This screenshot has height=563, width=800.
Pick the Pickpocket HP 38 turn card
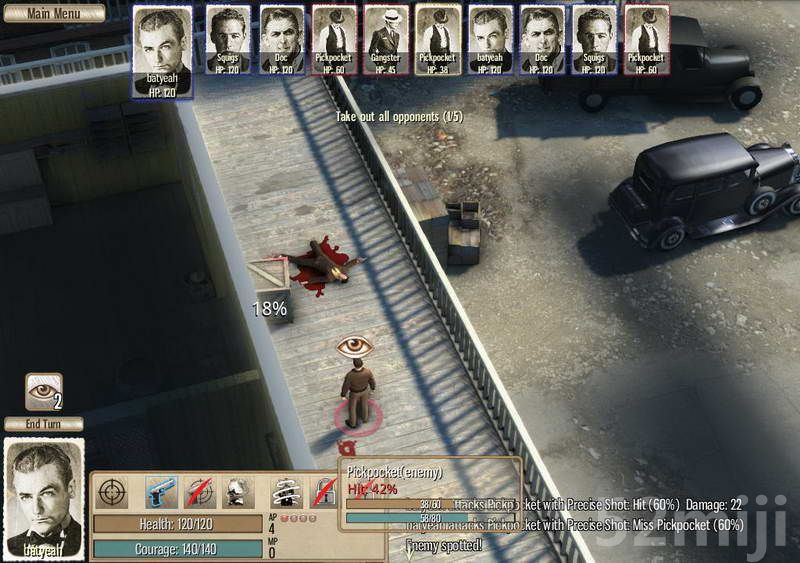437,40
